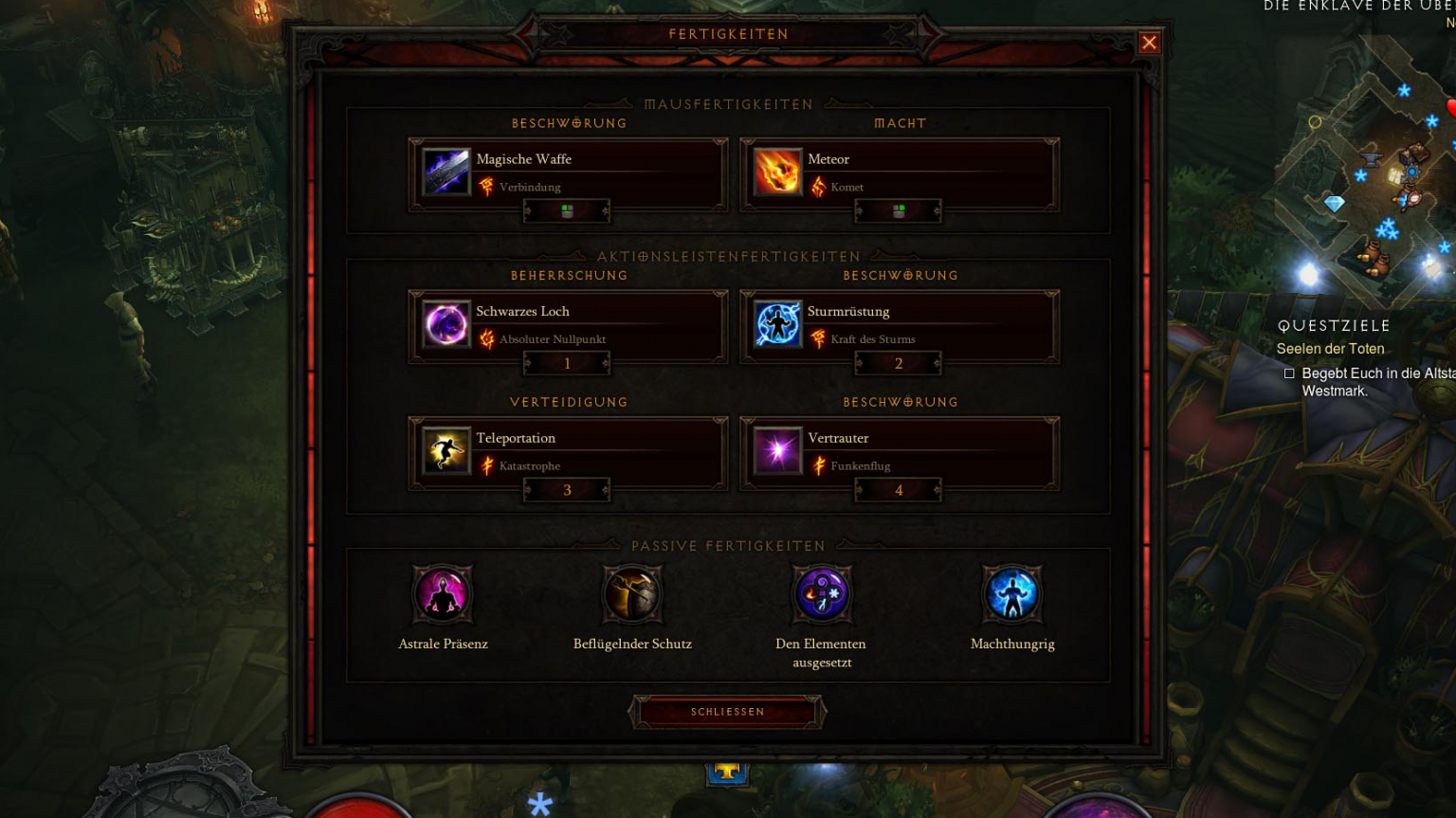Select the Machthungrig passive skill
Image resolution: width=1456 pixels, height=818 pixels.
coord(1011,594)
